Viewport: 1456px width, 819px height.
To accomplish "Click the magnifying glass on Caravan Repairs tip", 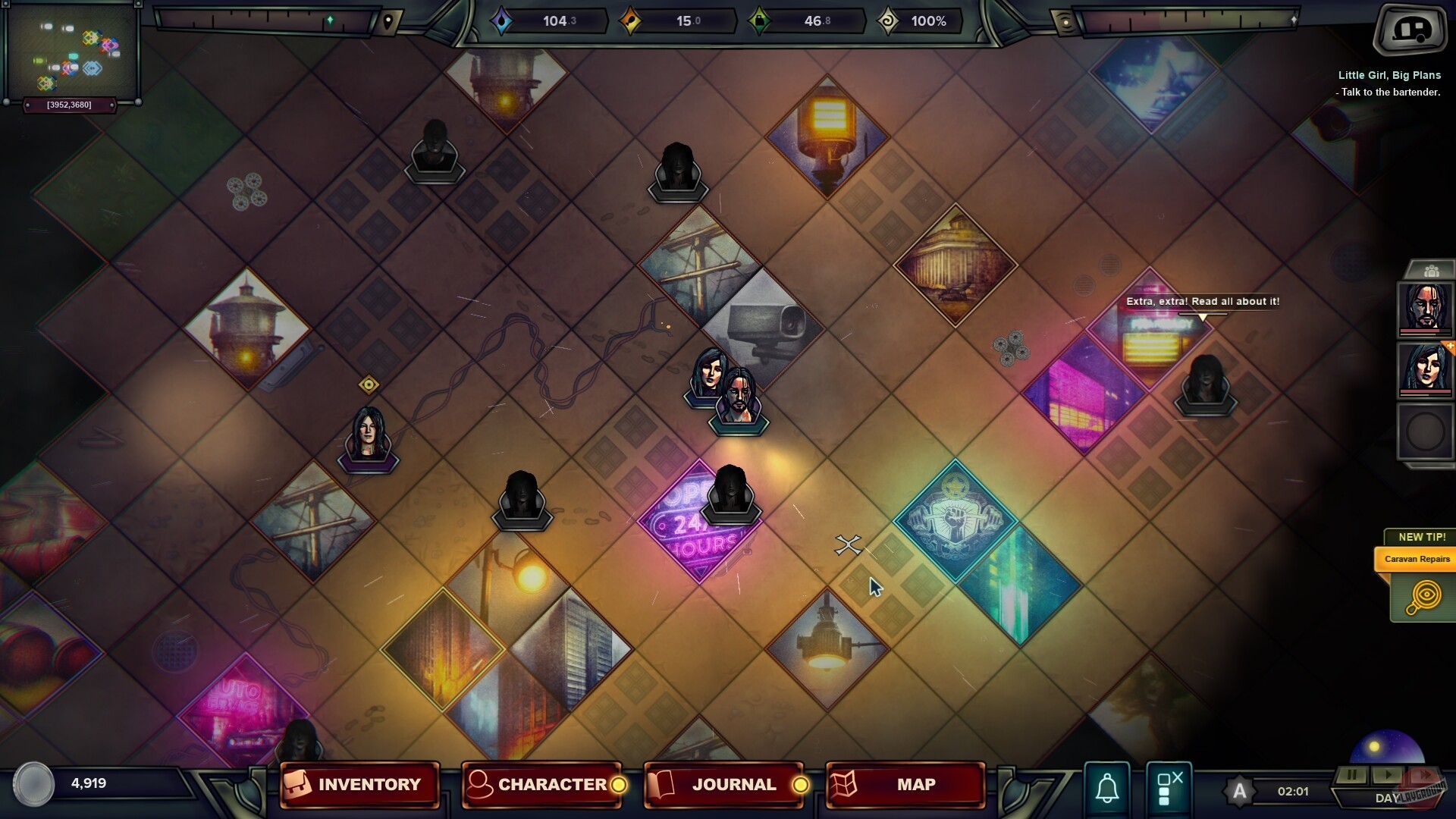I will point(1425,597).
